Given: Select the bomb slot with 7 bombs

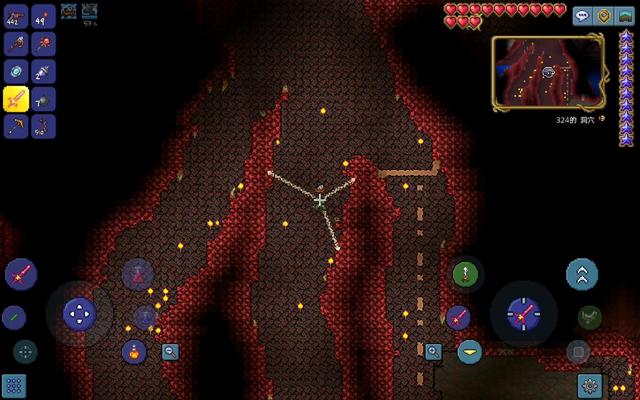Looking at the screenshot, I should (x=43, y=99).
